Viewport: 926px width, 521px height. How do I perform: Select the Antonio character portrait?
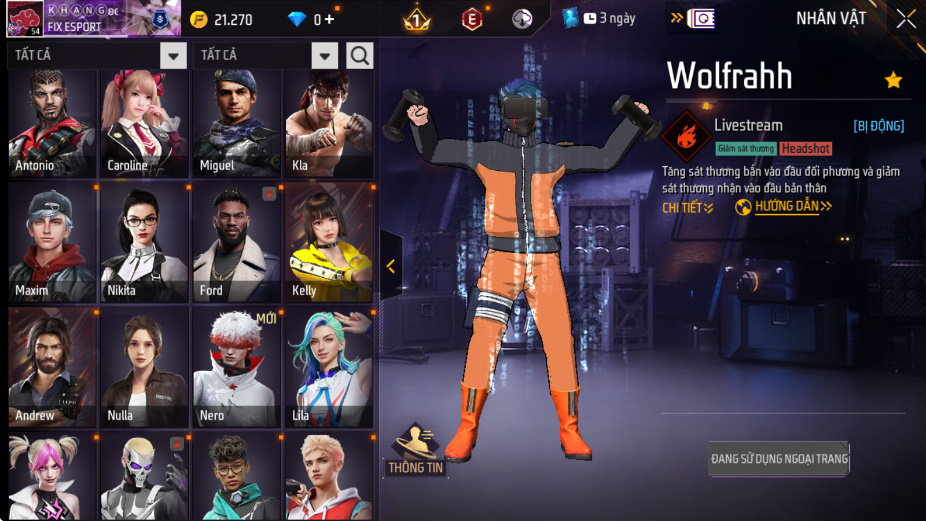tap(52, 124)
